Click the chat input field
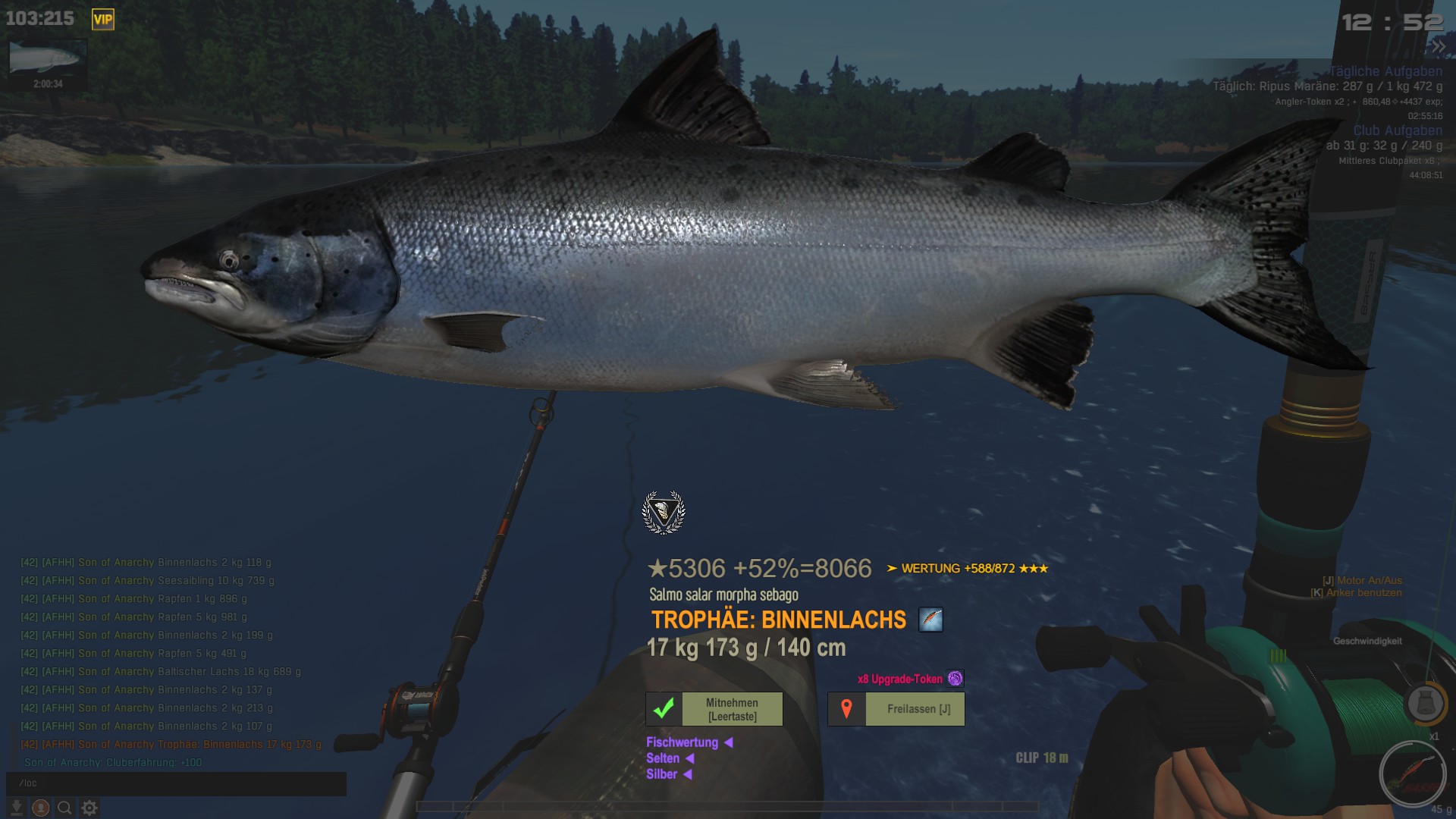1456x819 pixels. 176,783
